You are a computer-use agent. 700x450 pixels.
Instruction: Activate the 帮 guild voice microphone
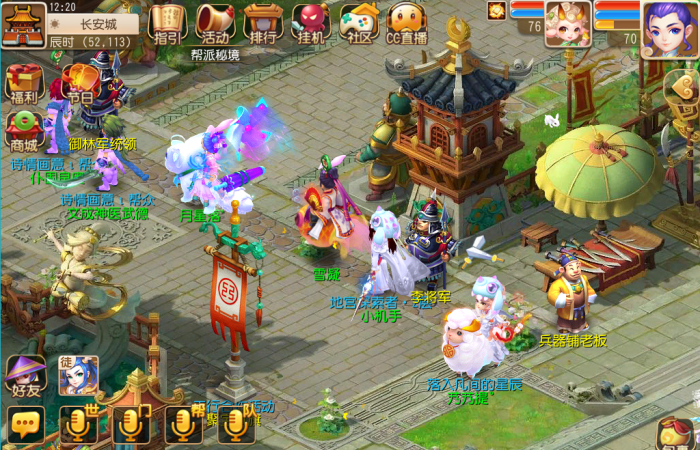coord(183,425)
